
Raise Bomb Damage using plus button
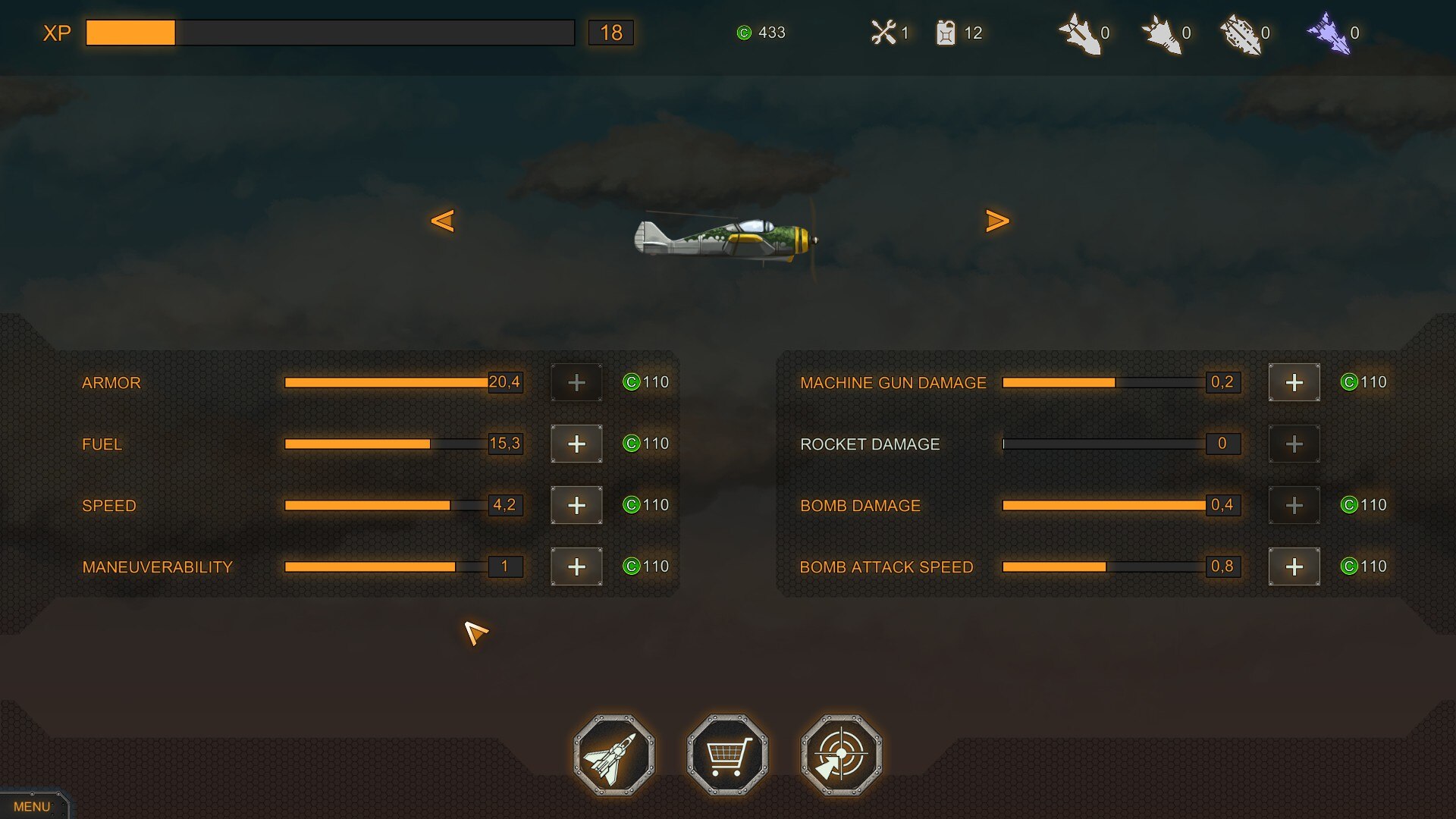coord(1294,505)
